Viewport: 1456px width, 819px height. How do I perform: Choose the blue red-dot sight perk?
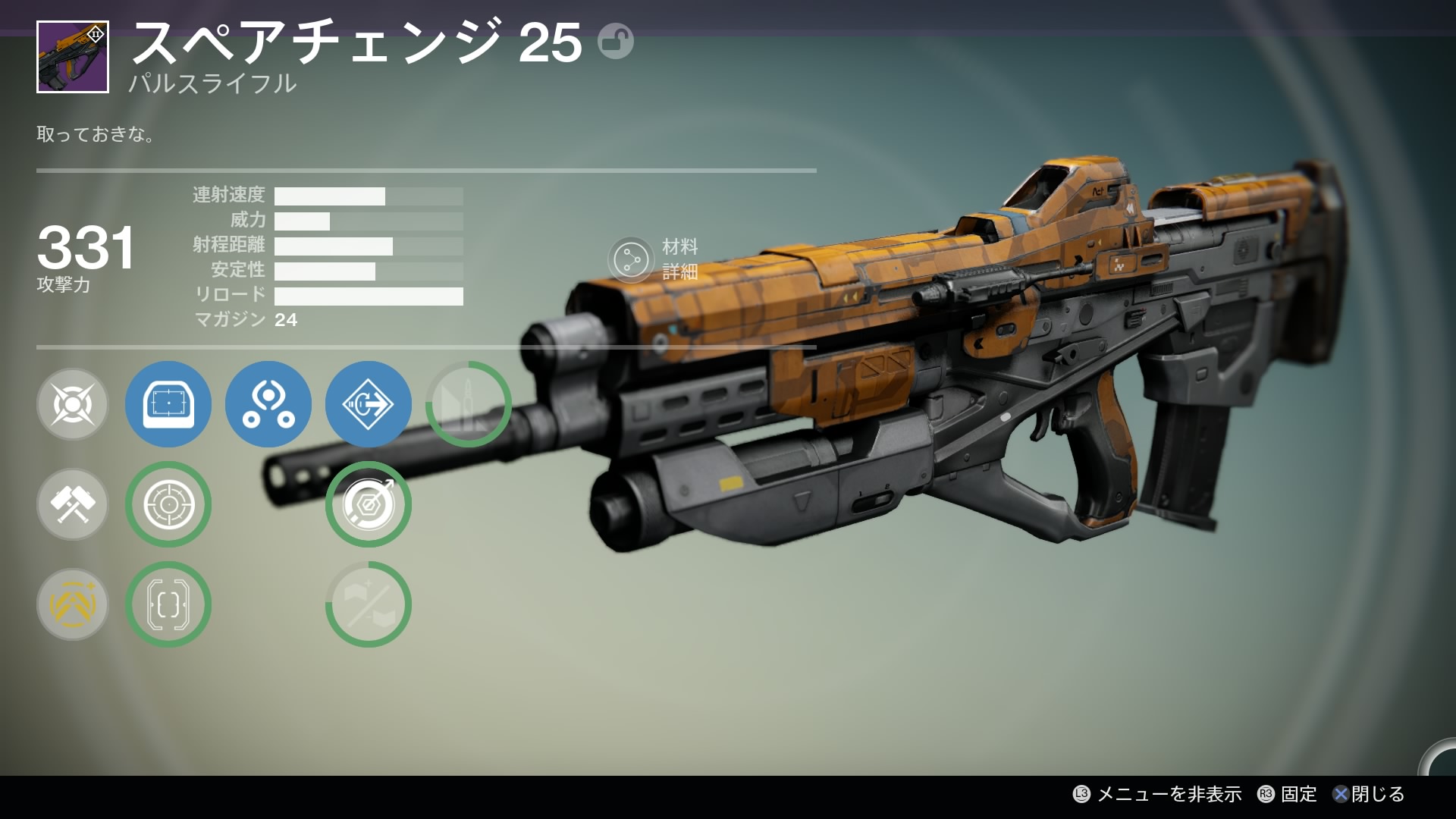coord(168,404)
